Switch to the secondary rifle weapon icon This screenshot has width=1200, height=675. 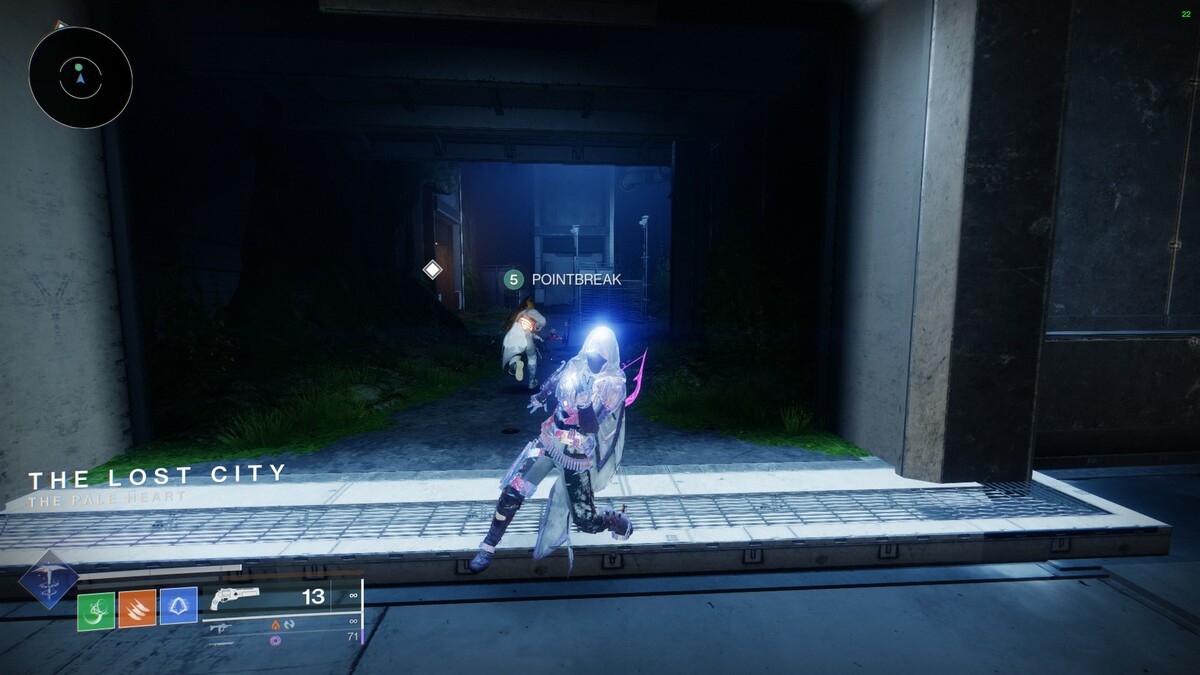point(221,627)
